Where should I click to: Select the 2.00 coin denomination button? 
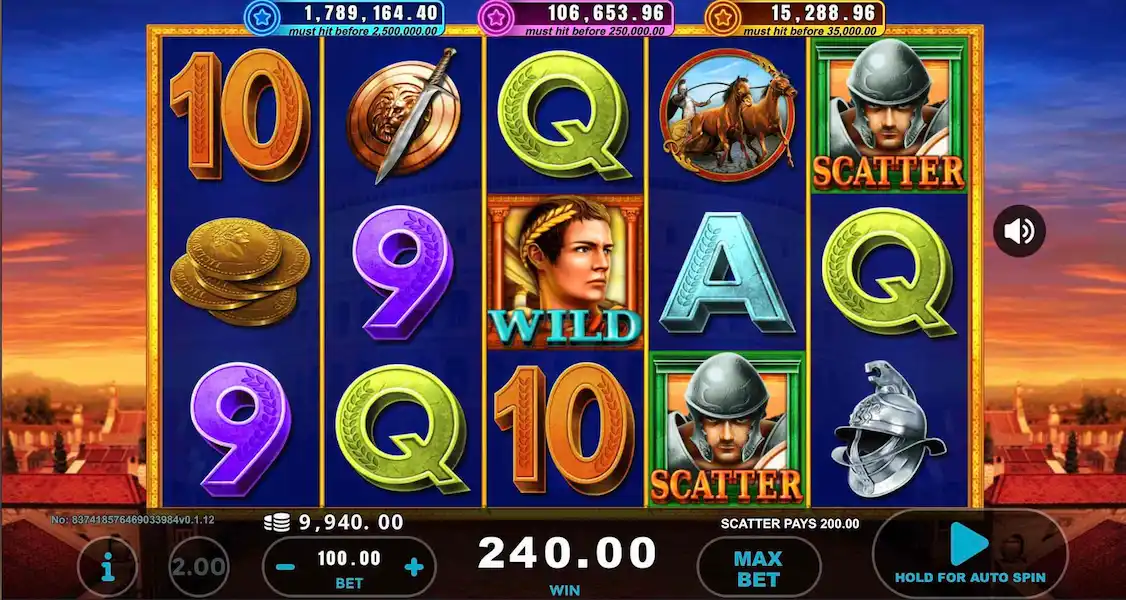198,567
